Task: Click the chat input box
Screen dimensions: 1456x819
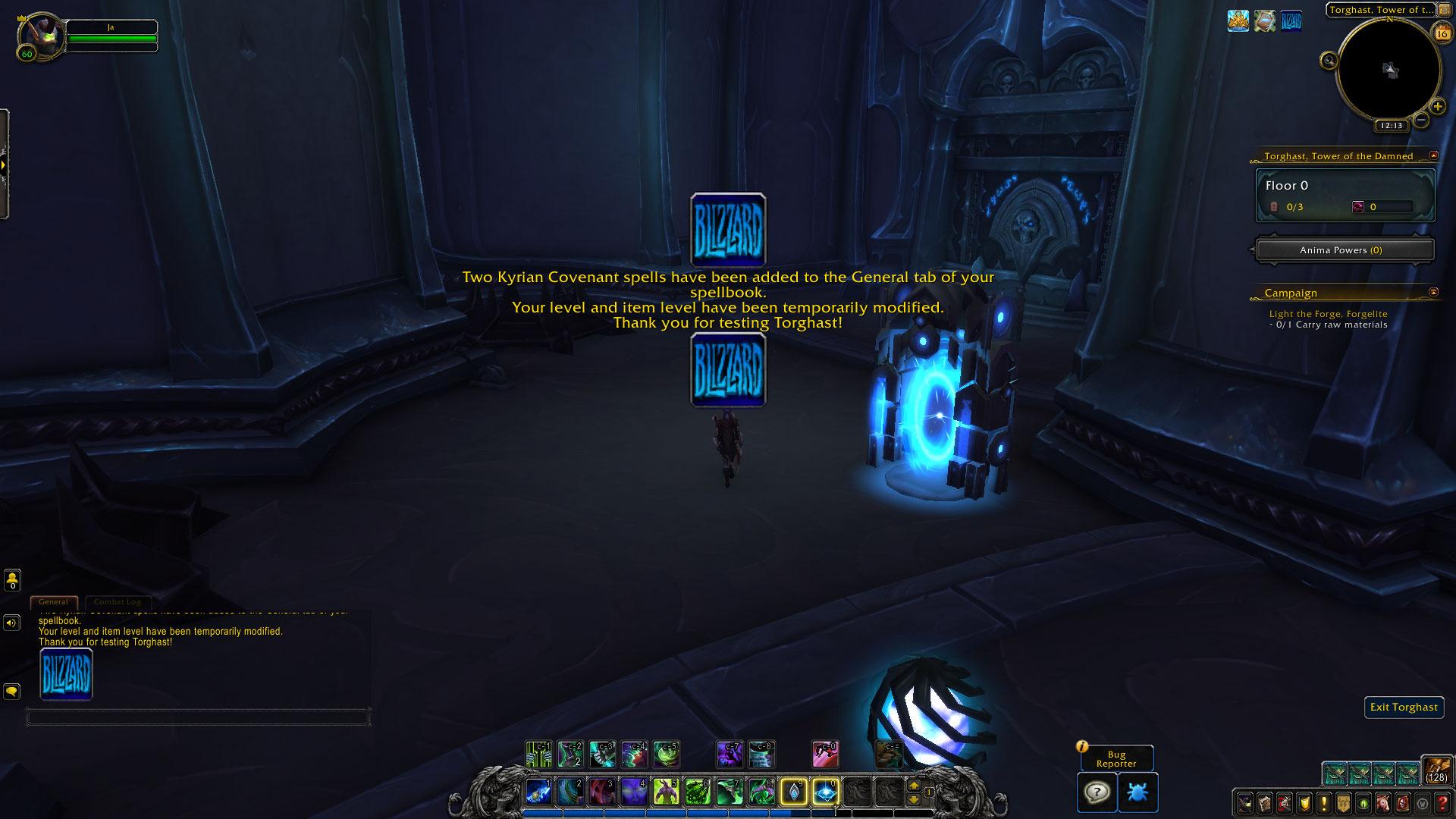Action: [197, 717]
